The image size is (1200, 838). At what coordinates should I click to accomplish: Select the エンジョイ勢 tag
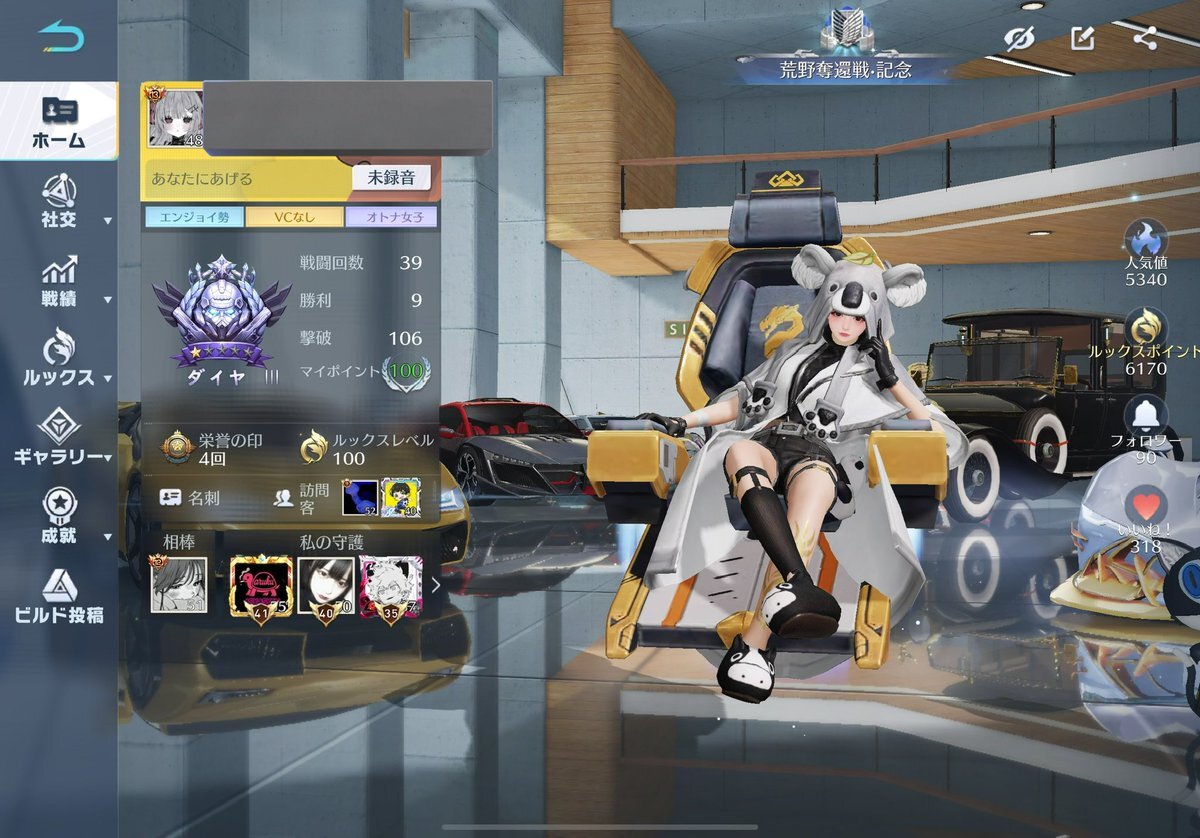(192, 217)
